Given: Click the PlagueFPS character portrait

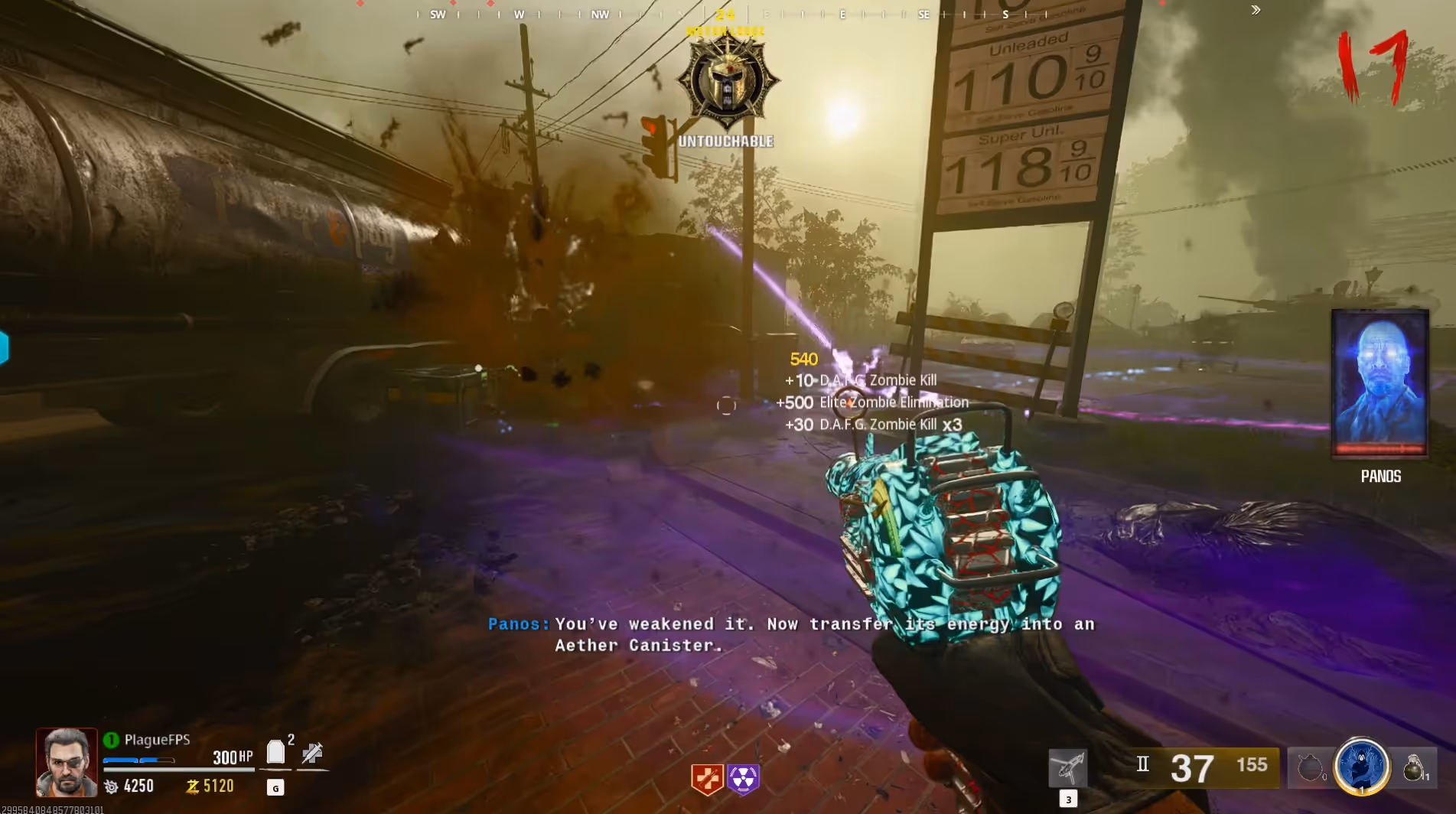Looking at the screenshot, I should coord(67,762).
